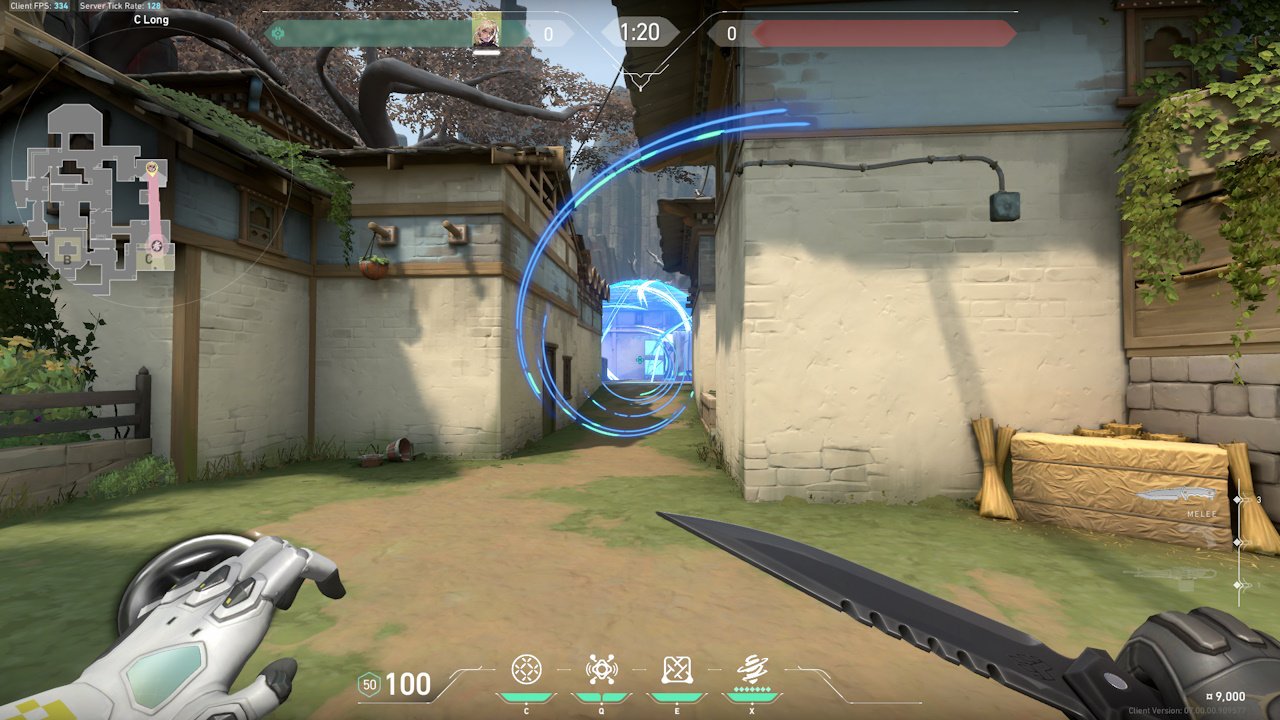
Task: Activate the GravNet ability icon
Action: (x=527, y=669)
